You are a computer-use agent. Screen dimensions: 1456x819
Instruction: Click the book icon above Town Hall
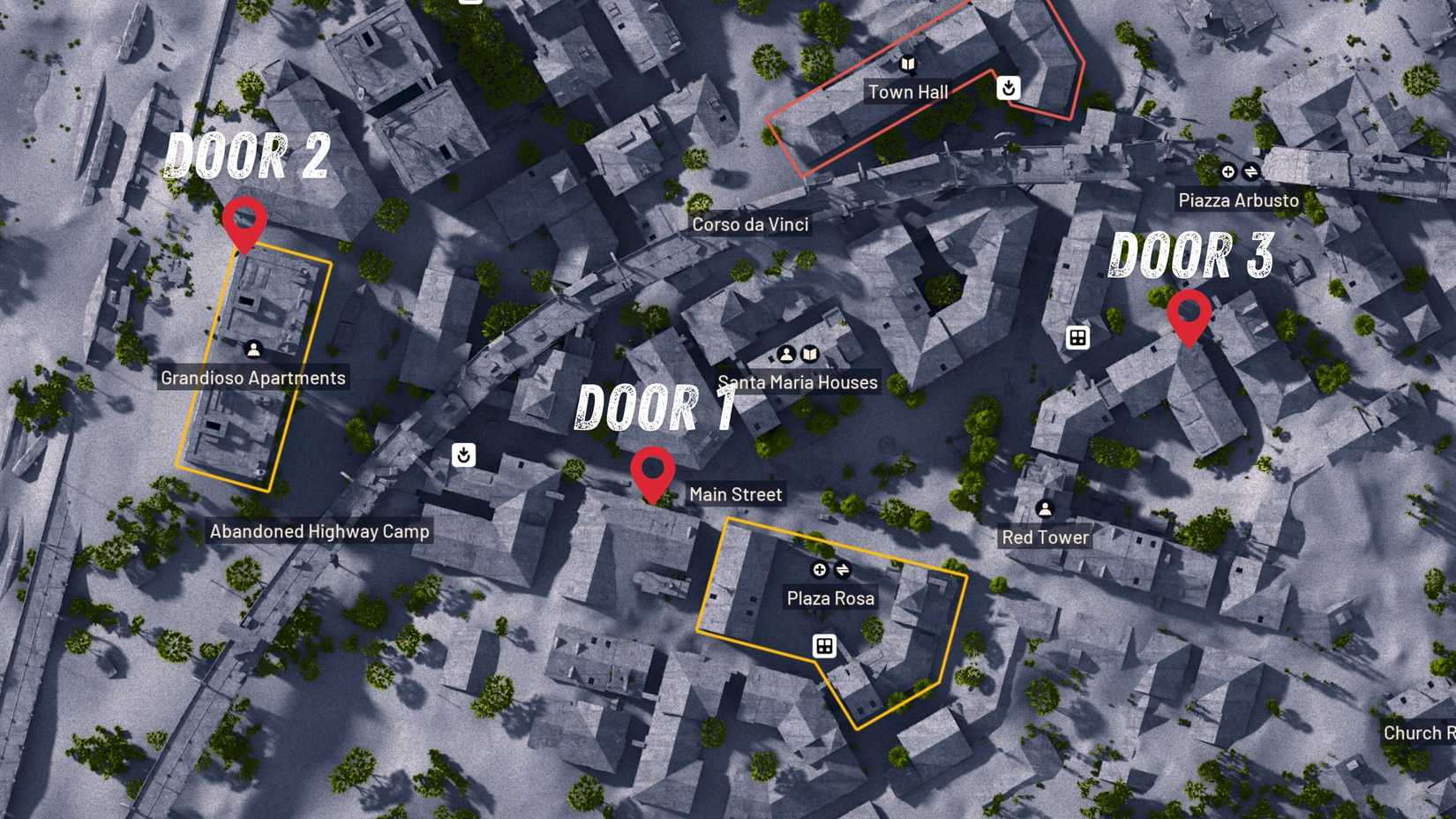pyautogui.click(x=908, y=64)
